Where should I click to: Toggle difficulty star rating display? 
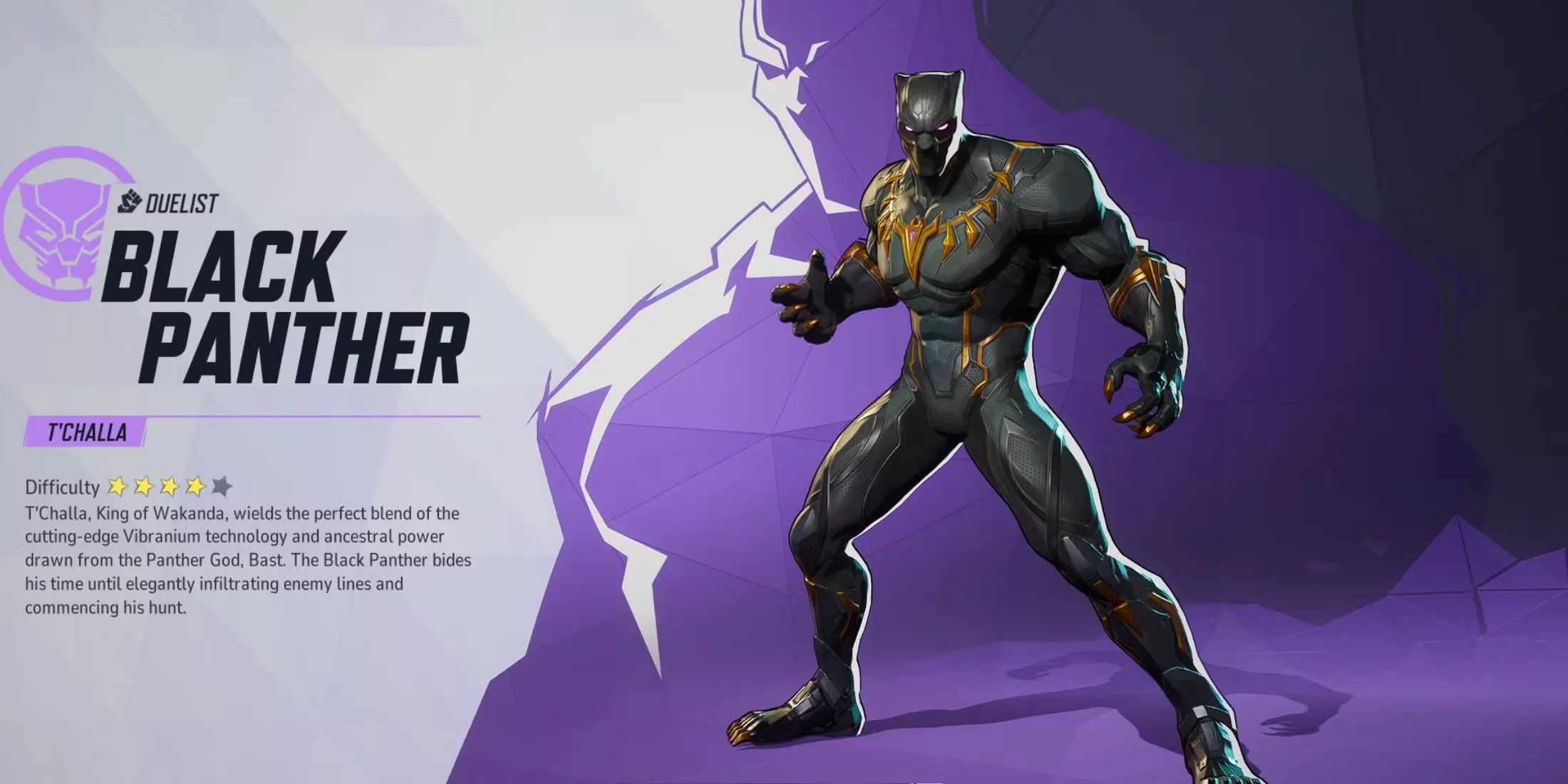168,488
